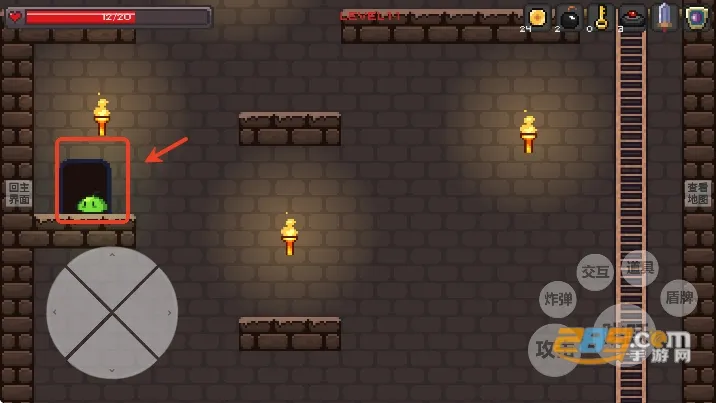Tap the d-pad right arrow
Viewport: 716px width, 403px height.
pos(168,313)
